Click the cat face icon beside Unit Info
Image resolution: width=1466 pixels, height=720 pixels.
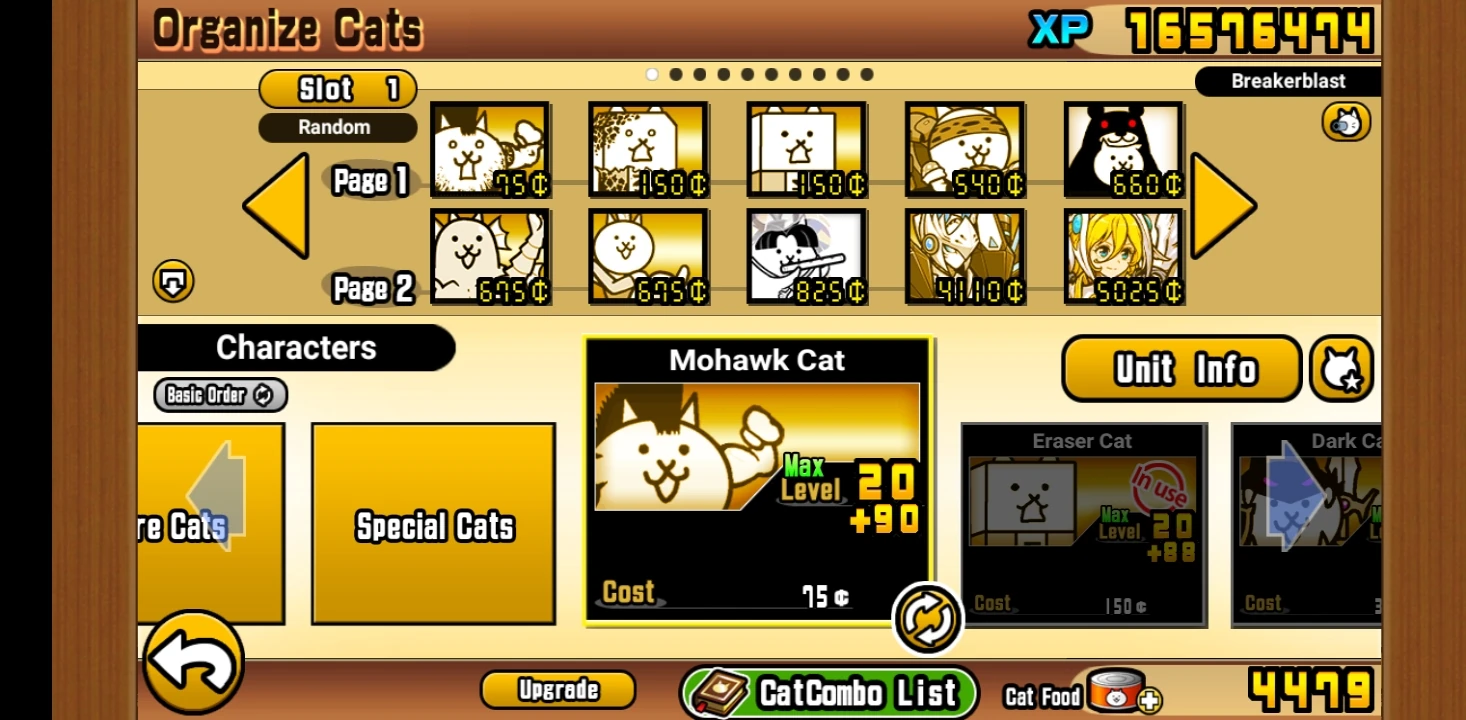pyautogui.click(x=1342, y=369)
